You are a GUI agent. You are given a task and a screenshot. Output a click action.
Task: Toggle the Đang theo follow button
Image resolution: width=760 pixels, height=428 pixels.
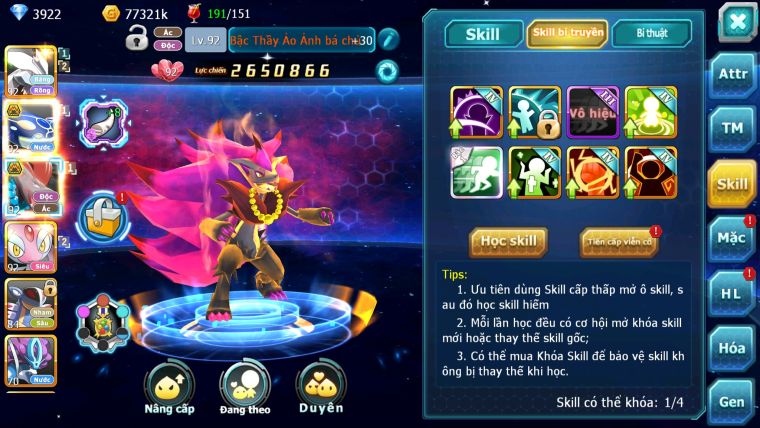[245, 390]
